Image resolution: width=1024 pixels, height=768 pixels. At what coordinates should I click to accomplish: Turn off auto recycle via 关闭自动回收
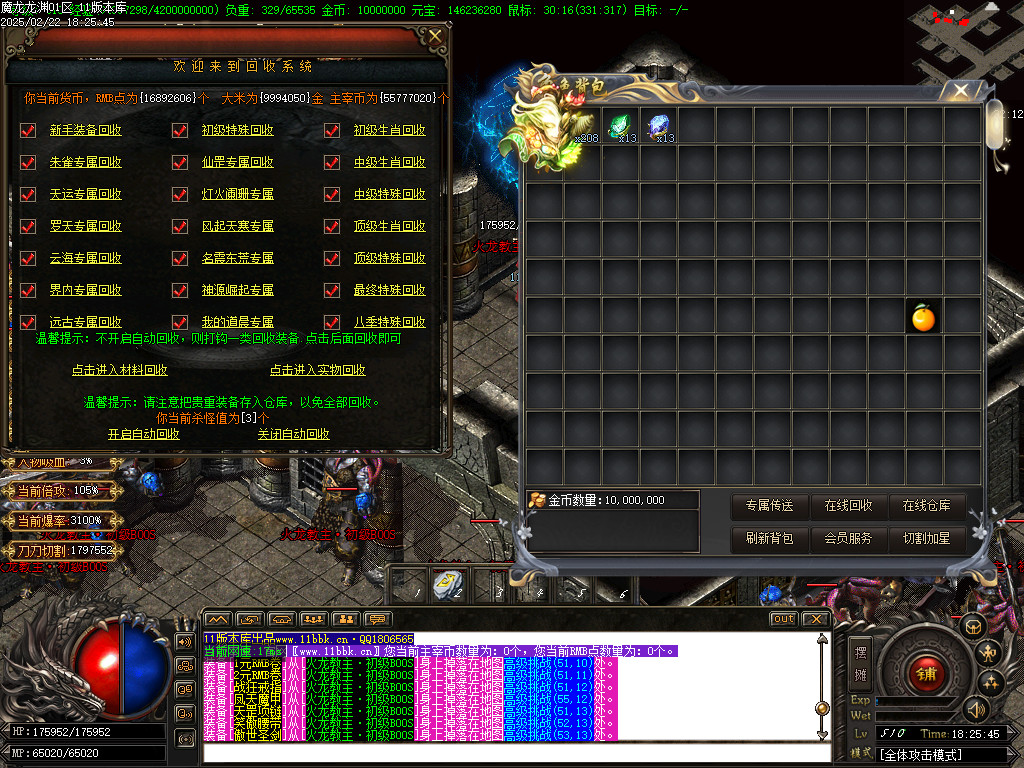(x=293, y=434)
